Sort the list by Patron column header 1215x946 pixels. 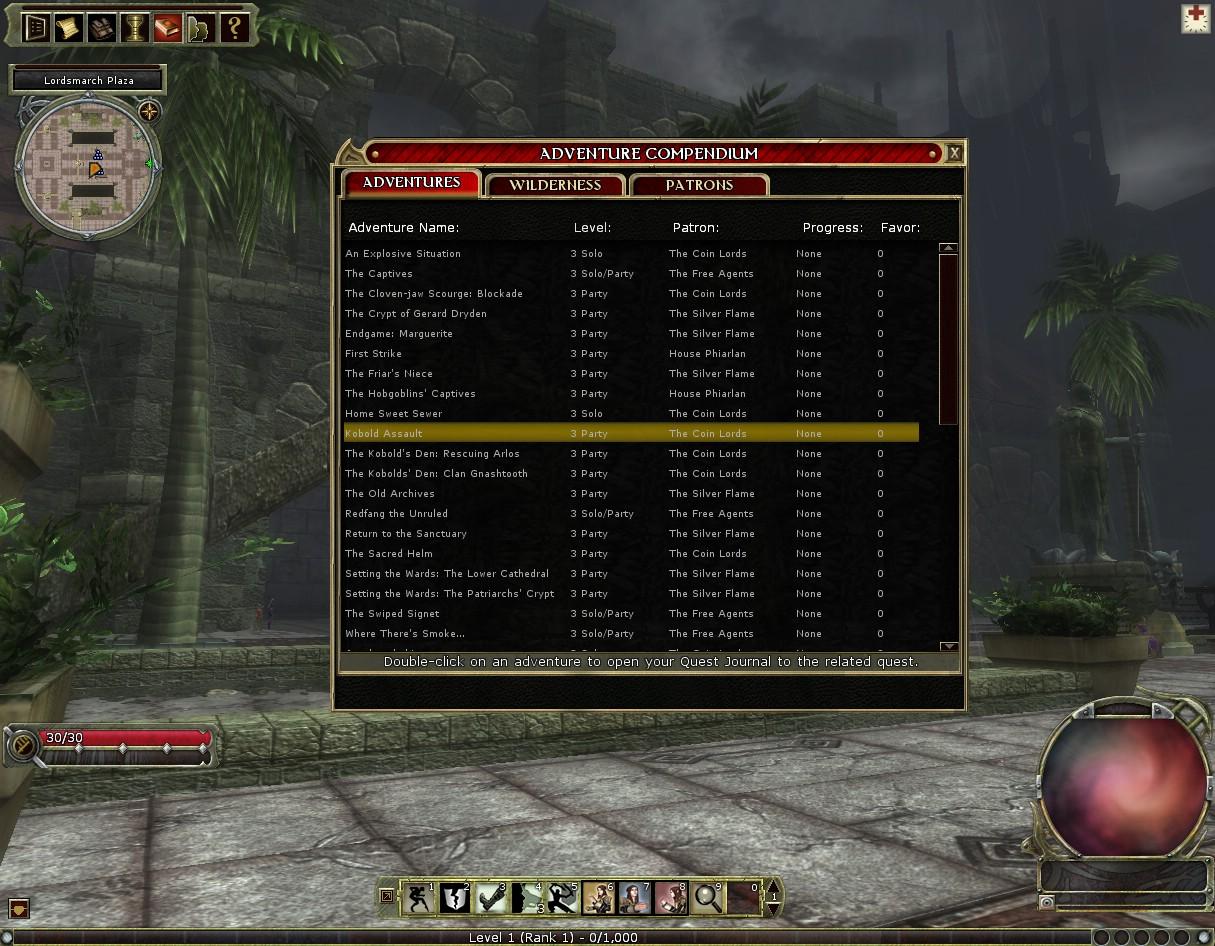[695, 228]
